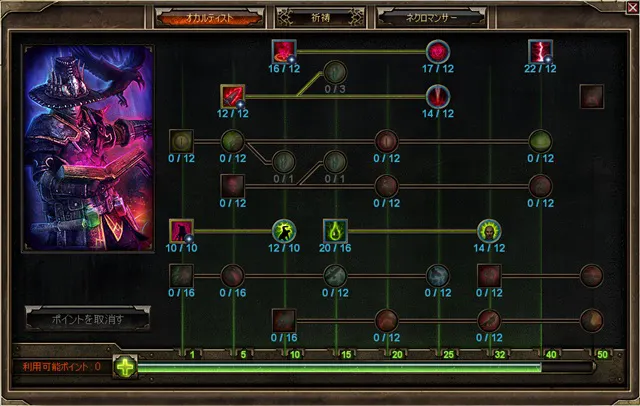Viewport: 640px width, 406px height.
Task: Select the green droplet skill showing 20 / 16
Action: click(335, 230)
